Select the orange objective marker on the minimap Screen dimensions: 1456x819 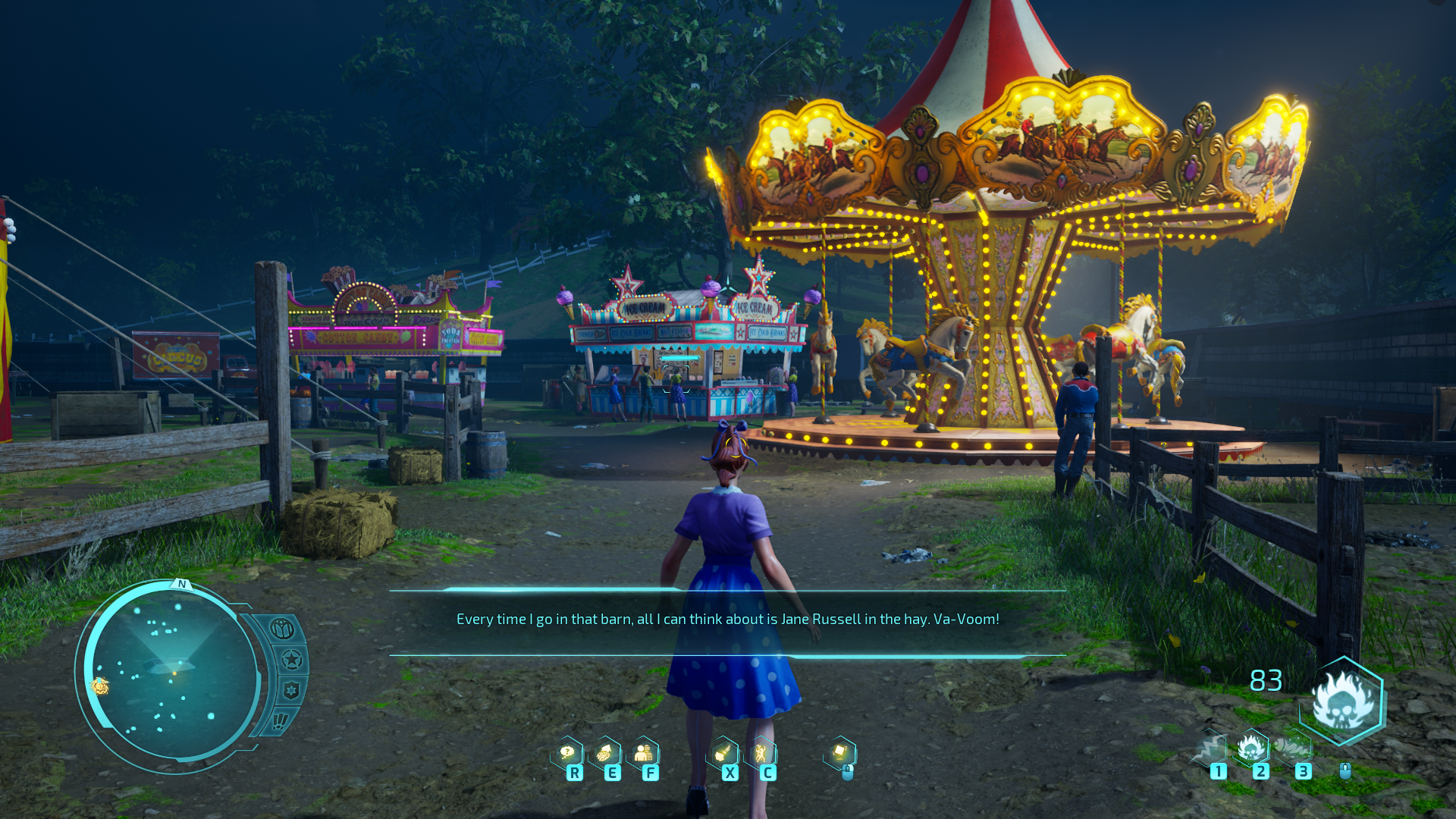tap(99, 686)
